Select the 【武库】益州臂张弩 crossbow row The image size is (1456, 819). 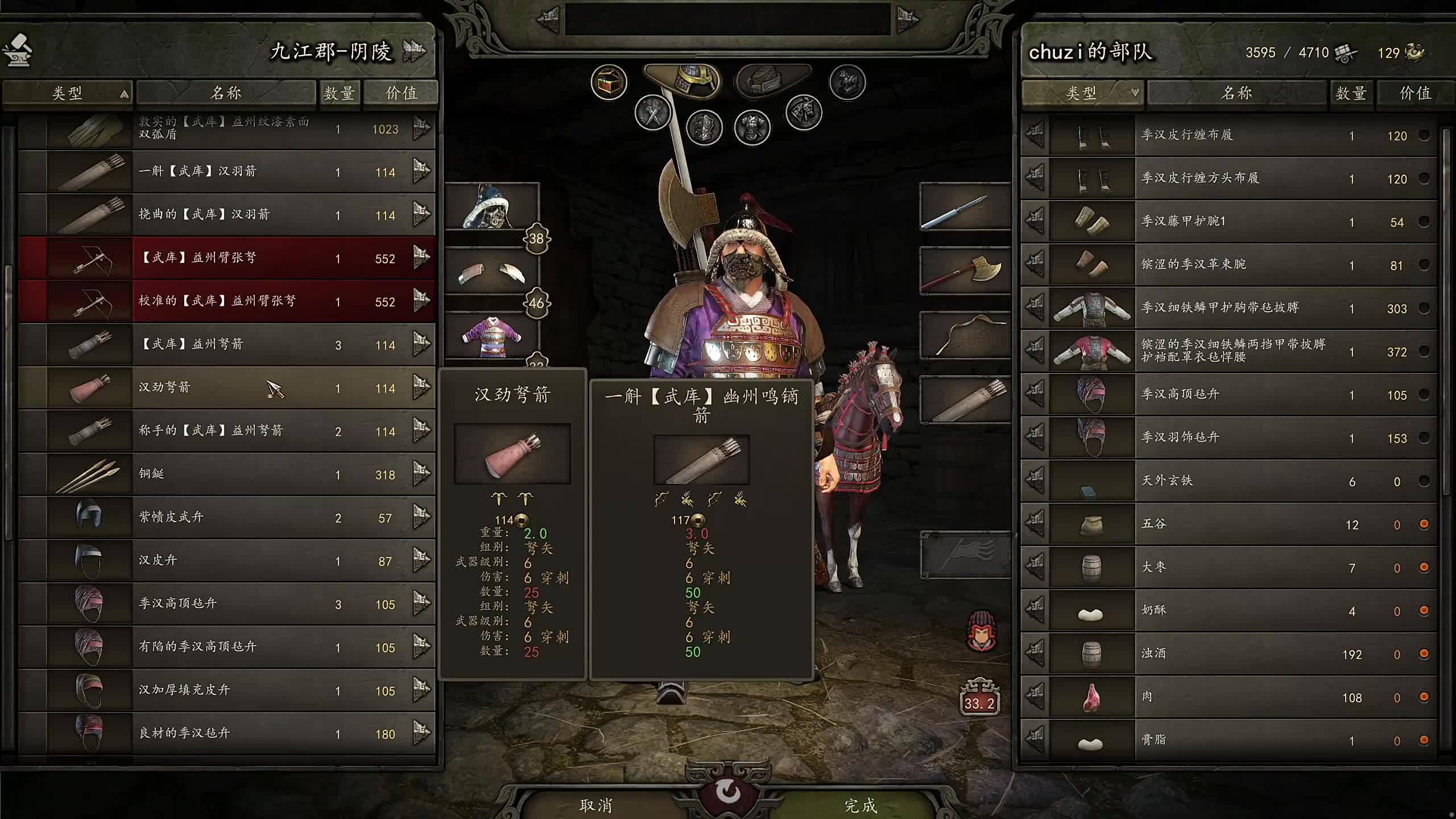[x=227, y=258]
